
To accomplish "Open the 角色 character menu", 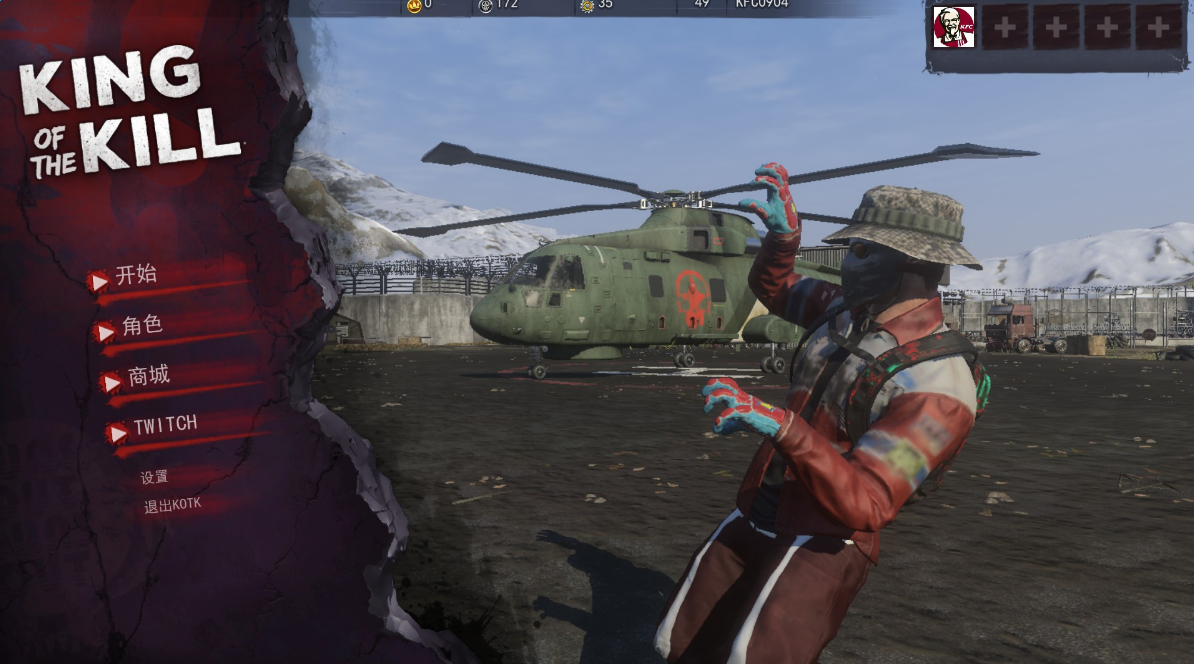I will click(141, 326).
